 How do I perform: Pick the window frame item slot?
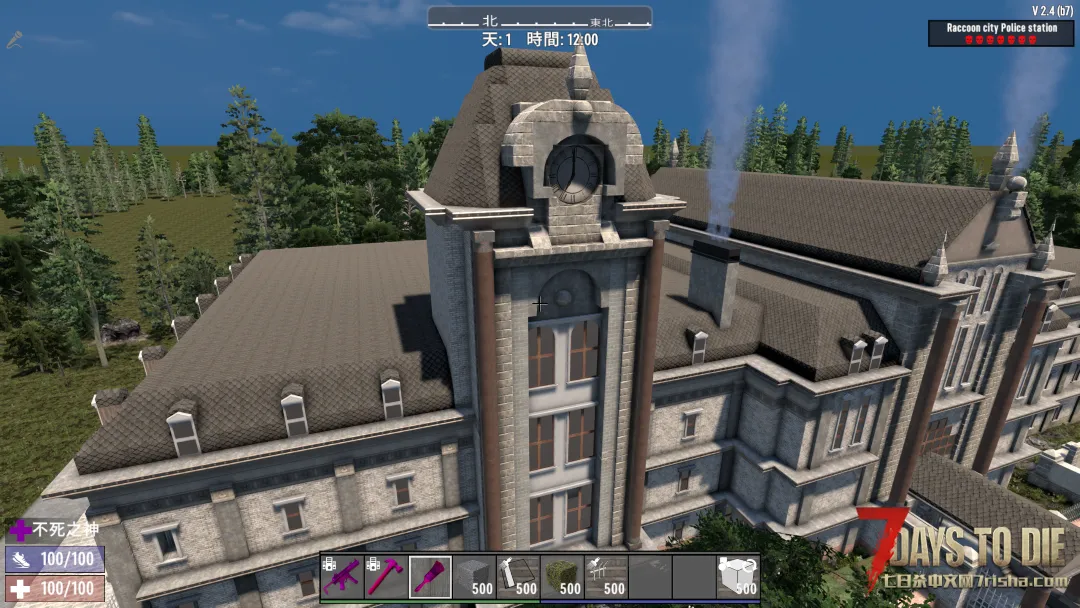(x=517, y=577)
